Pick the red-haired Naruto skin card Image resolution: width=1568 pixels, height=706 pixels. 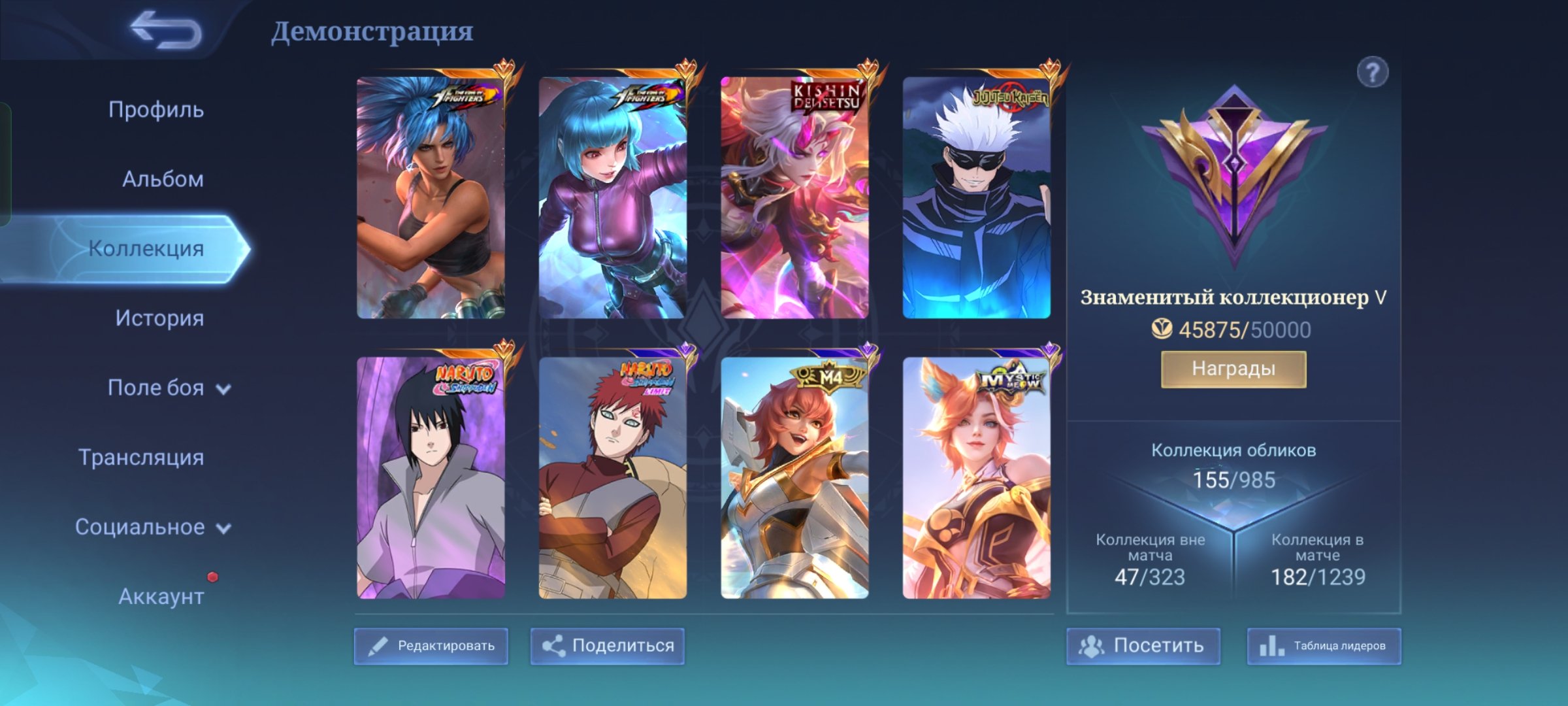tap(612, 477)
